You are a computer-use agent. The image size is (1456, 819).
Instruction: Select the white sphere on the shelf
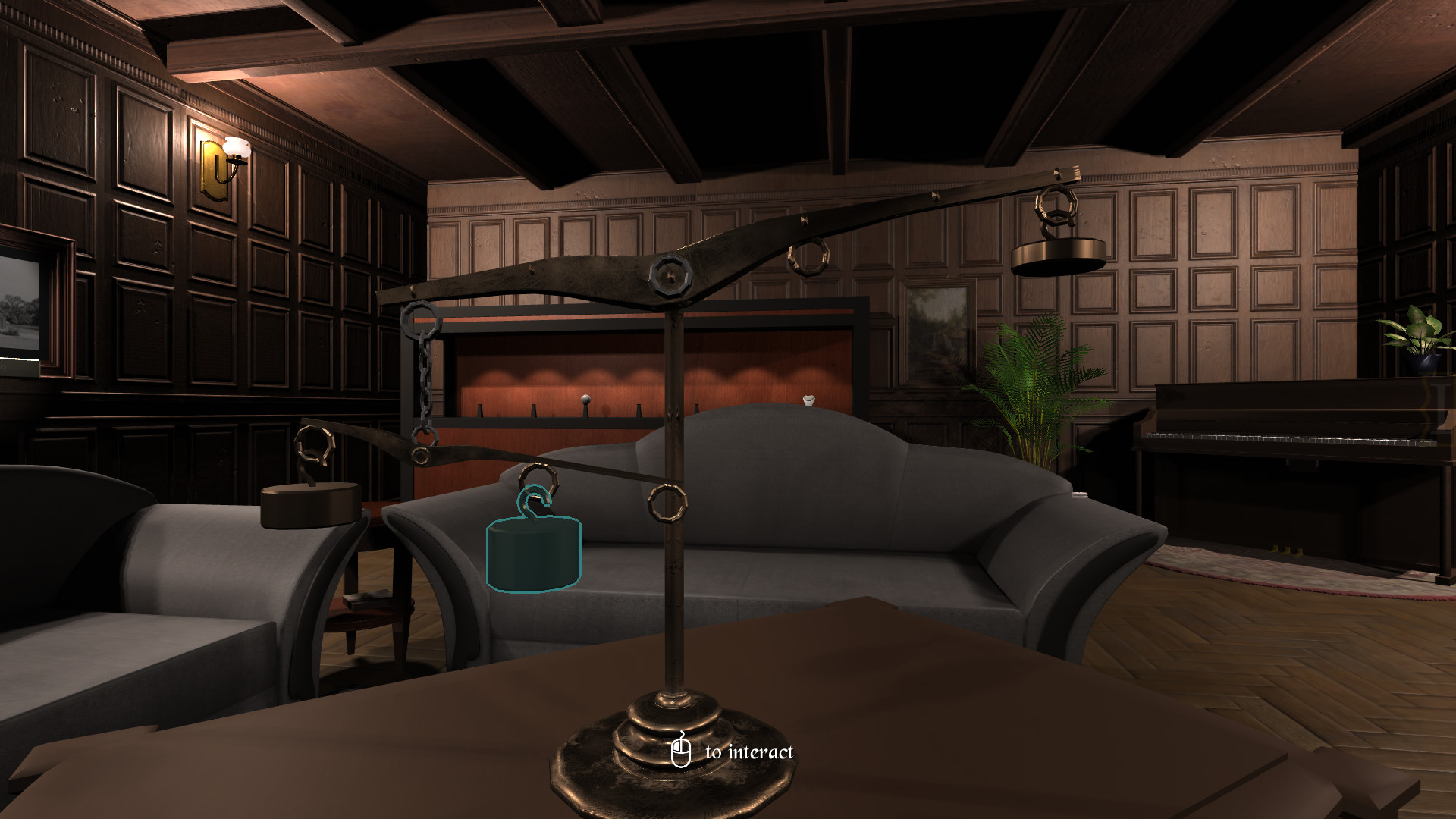[585, 397]
